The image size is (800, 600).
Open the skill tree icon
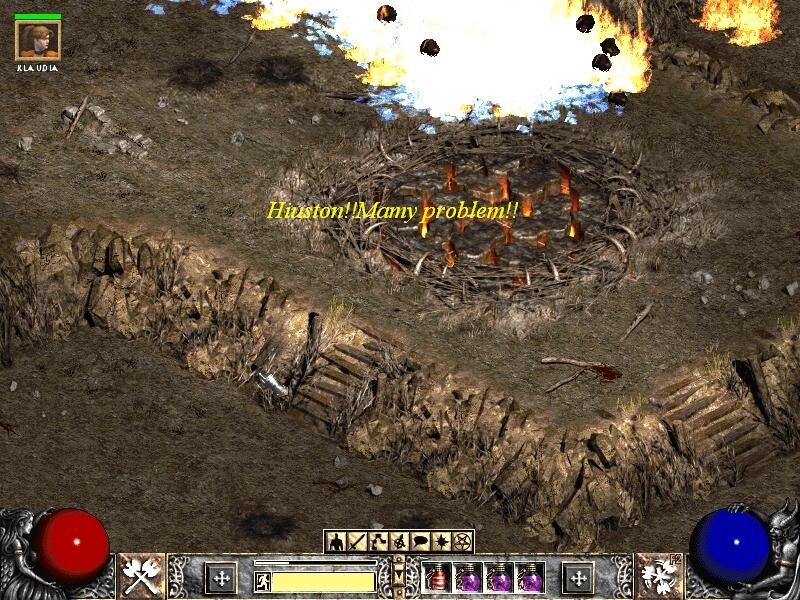click(378, 542)
